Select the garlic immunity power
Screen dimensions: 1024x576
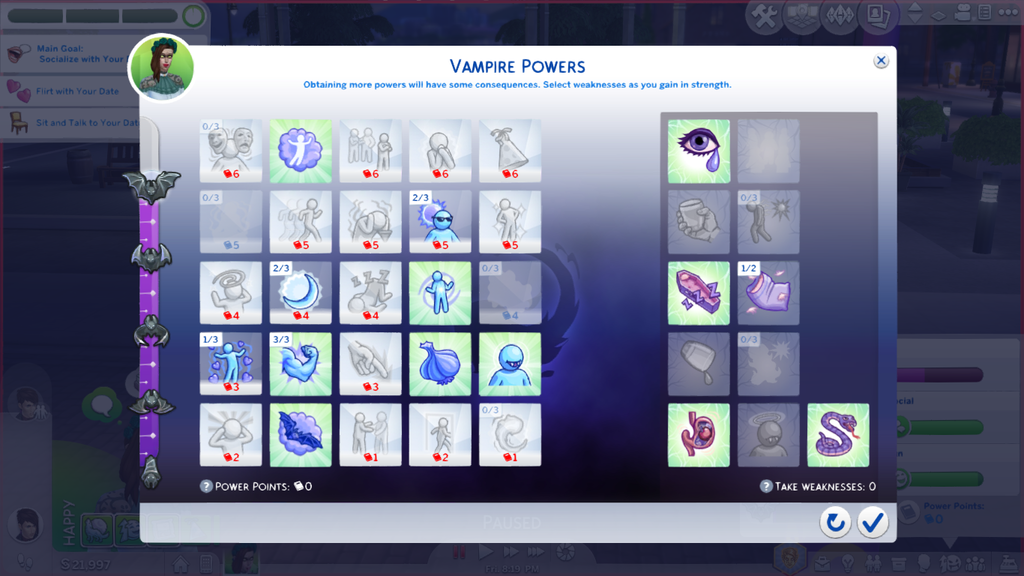click(440, 364)
